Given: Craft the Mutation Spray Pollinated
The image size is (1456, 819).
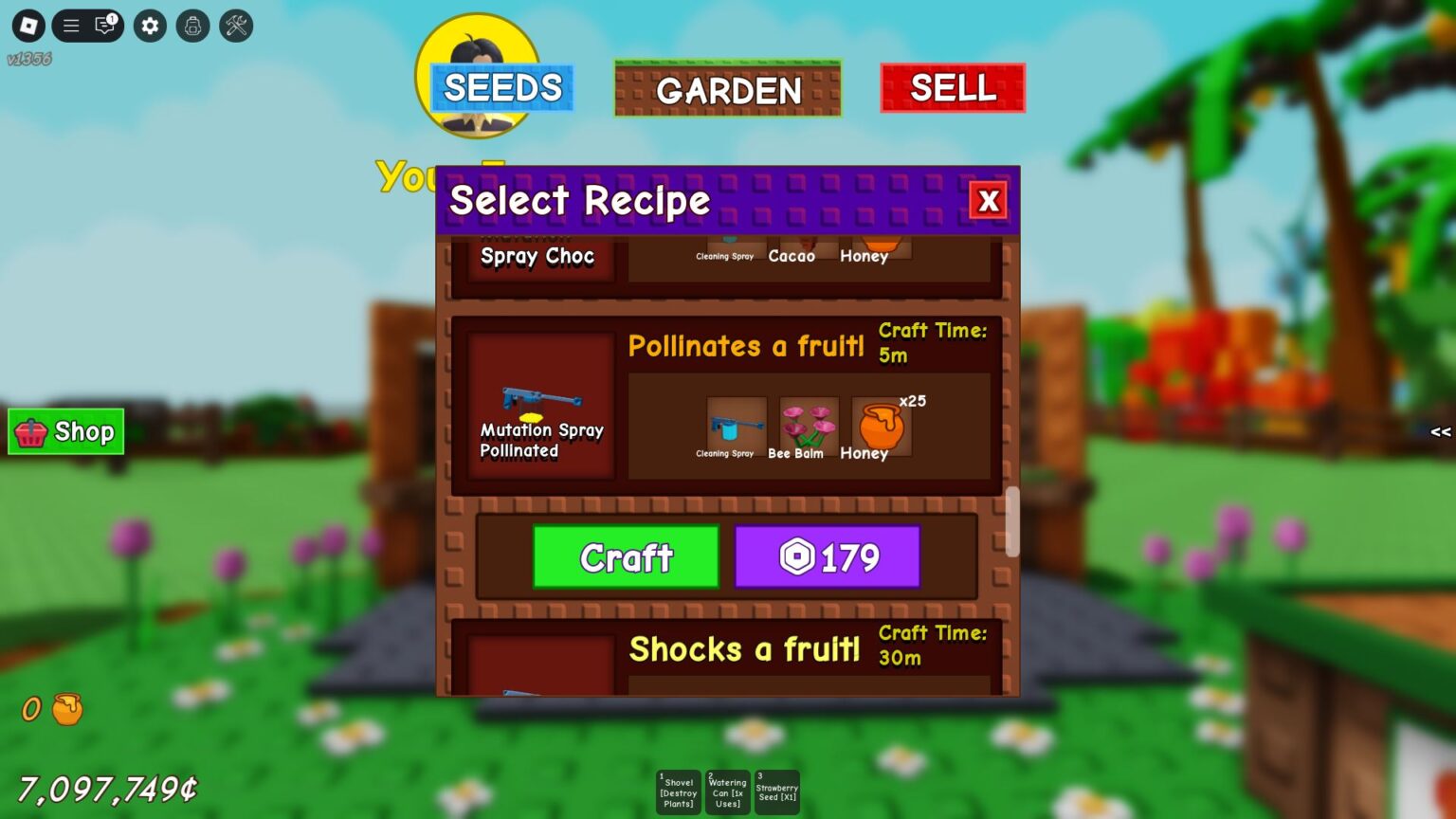Looking at the screenshot, I should pyautogui.click(x=625, y=557).
